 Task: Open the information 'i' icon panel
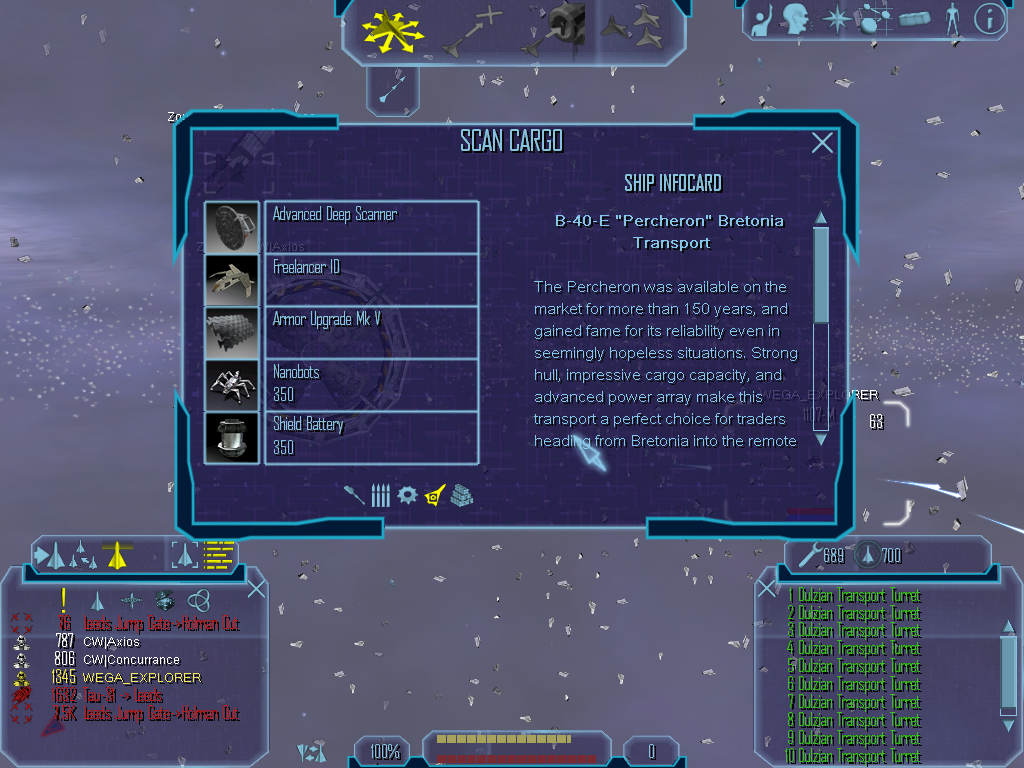[989, 17]
